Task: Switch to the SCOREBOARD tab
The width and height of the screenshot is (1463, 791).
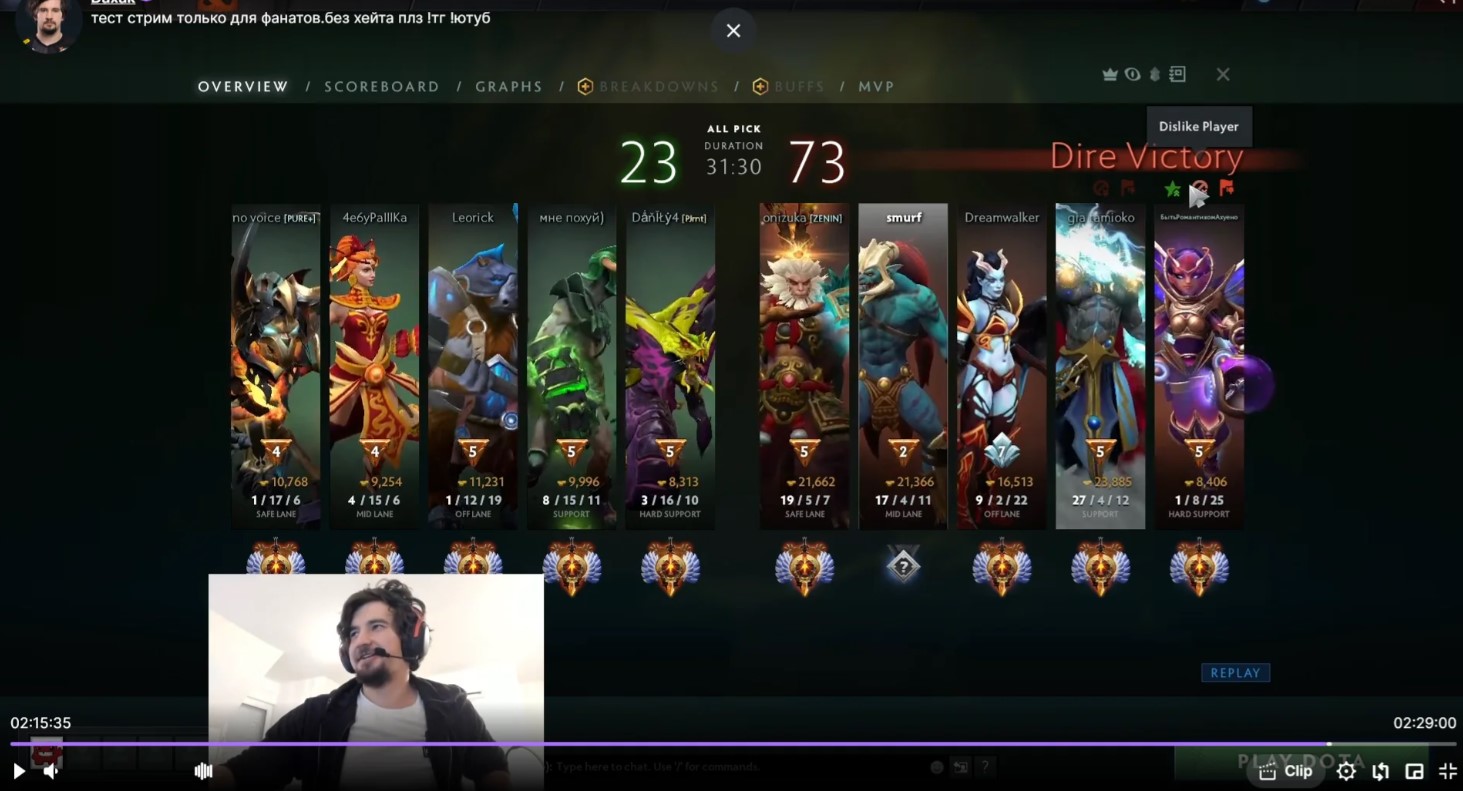Action: [382, 86]
